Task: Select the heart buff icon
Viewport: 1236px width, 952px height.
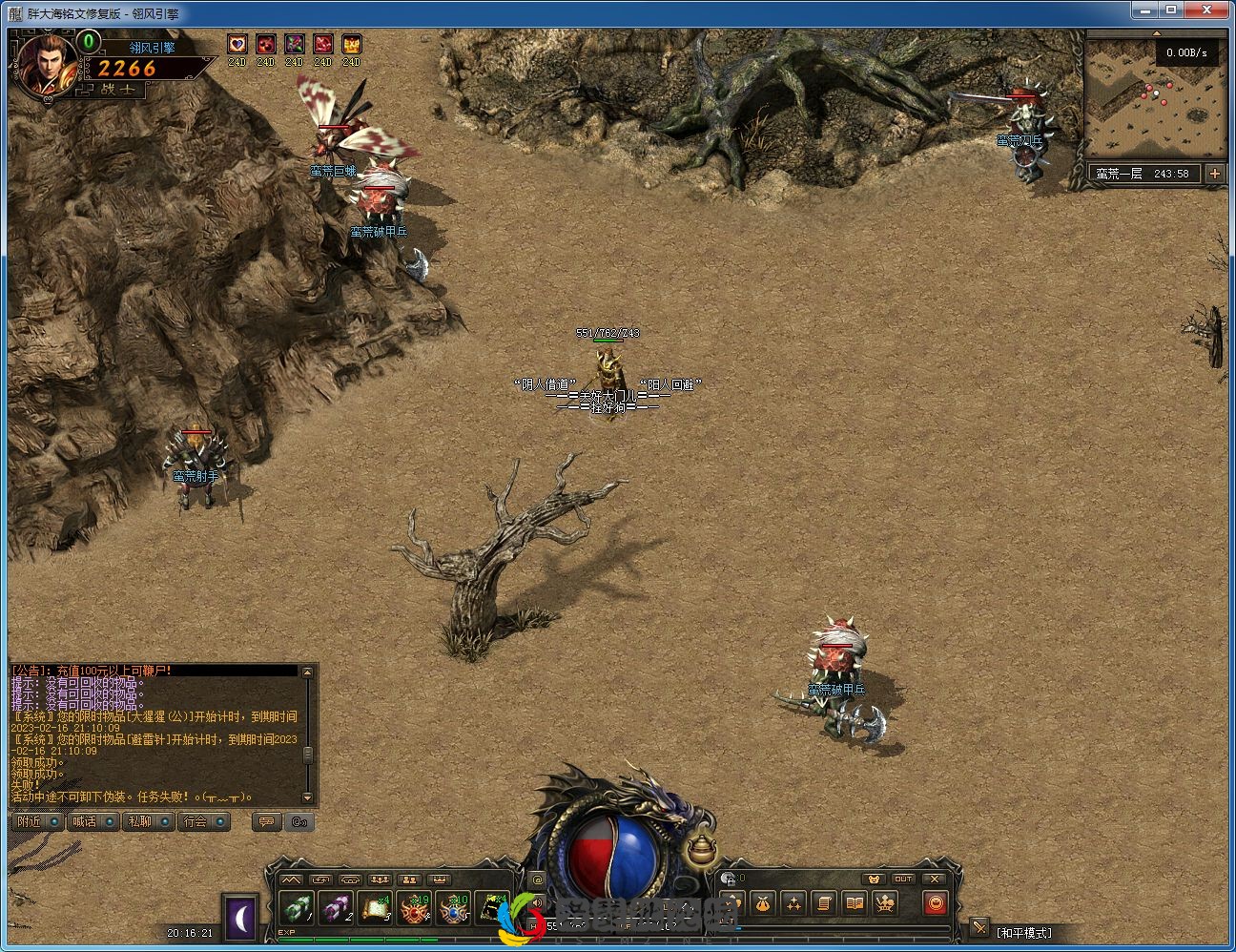Action: point(237,44)
